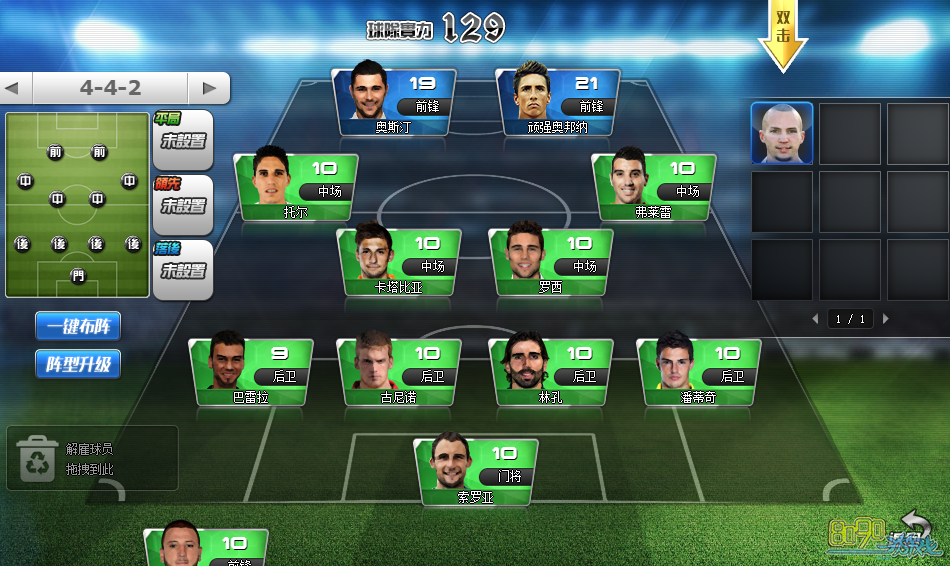Open the 阵型升级 formation upgrade

pos(78,364)
